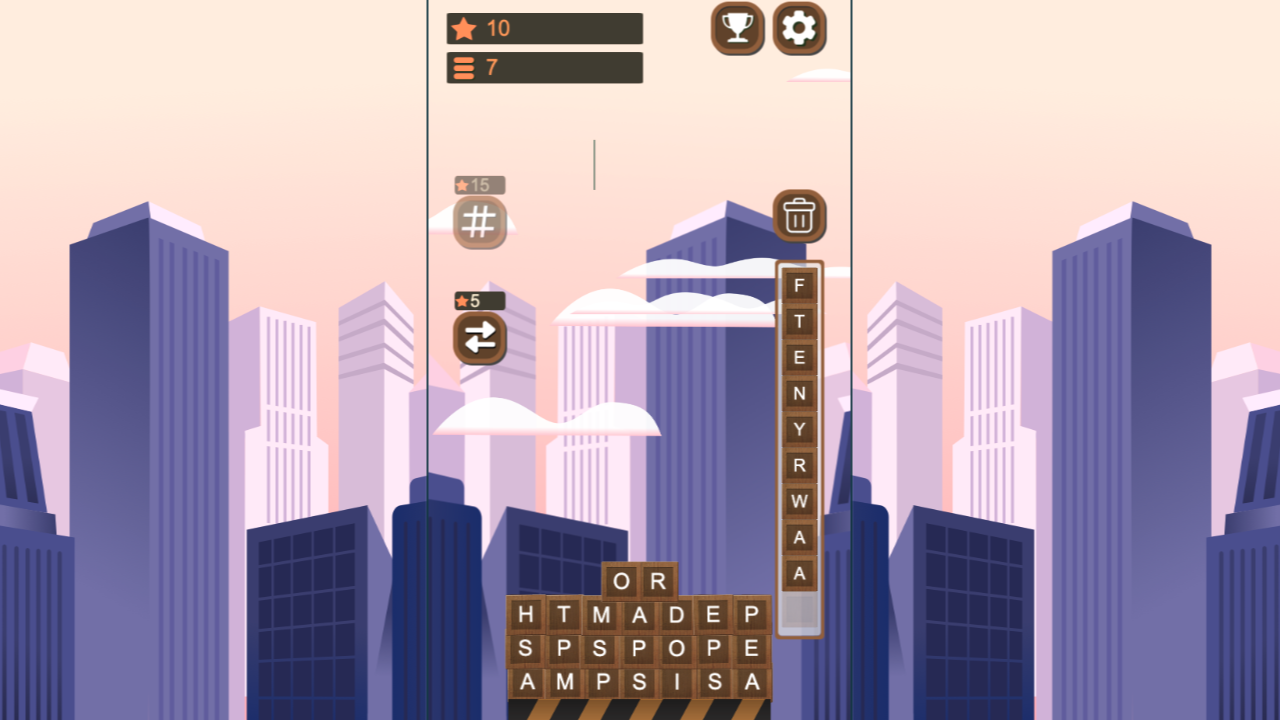Activate the # wildcard power-up
Screen dimensions: 1280x720
pyautogui.click(x=479, y=222)
